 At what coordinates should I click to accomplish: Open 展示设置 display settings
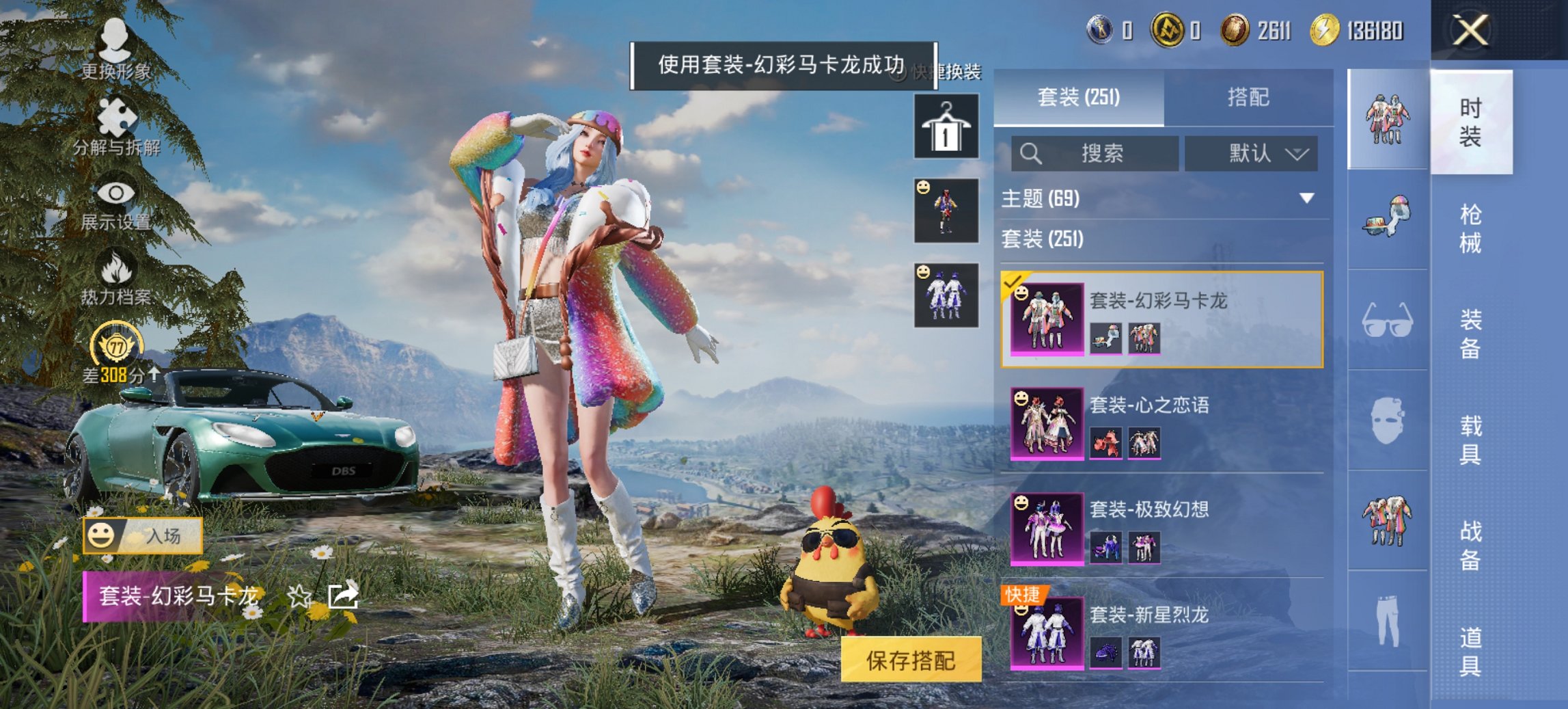click(118, 205)
